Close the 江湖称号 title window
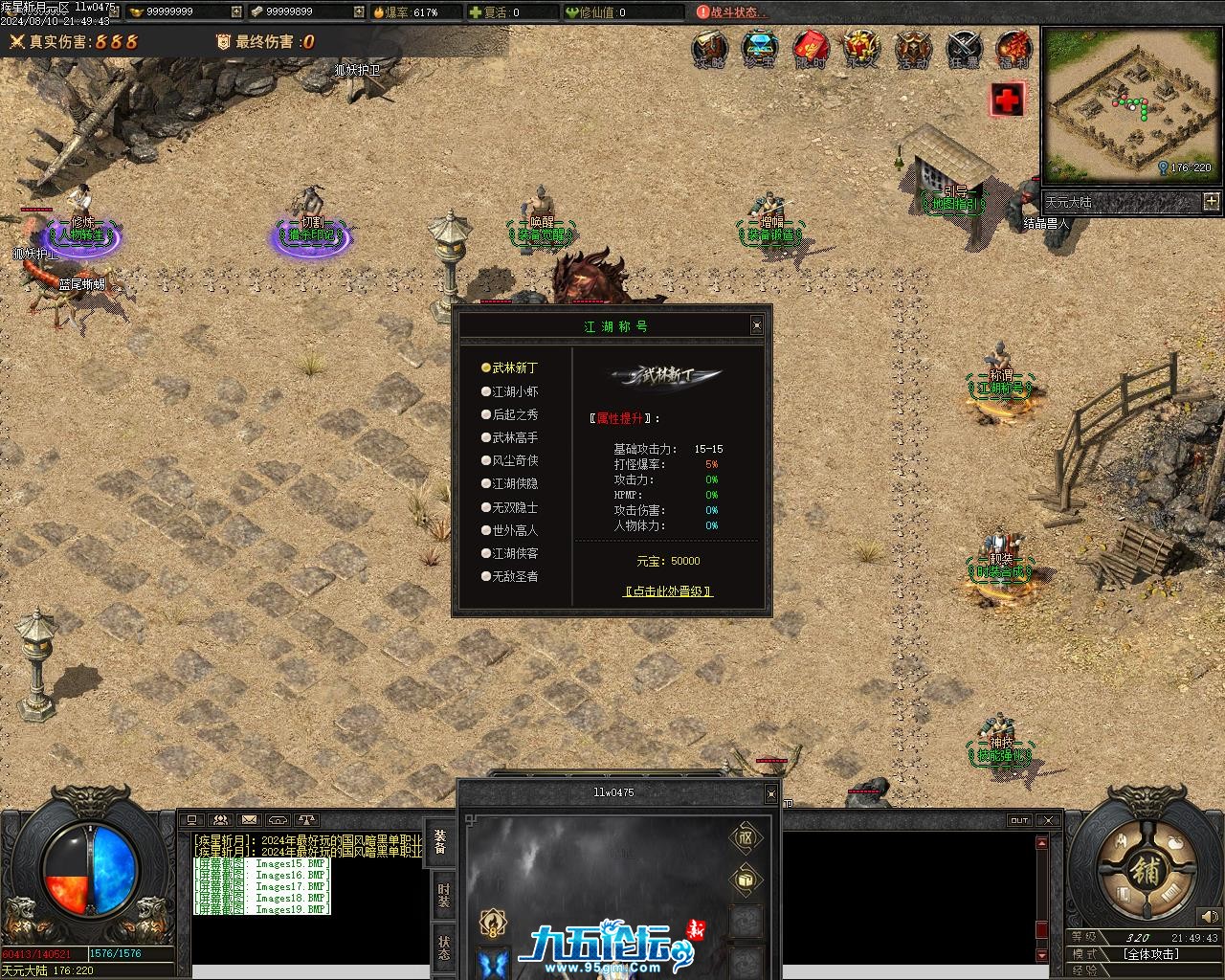 (x=757, y=325)
